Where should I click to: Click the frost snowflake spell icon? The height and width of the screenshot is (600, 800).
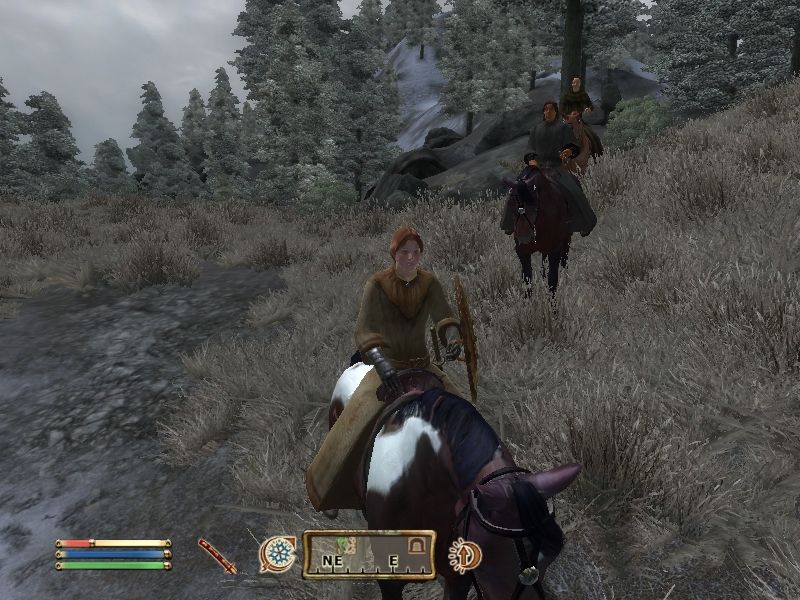pyautogui.click(x=278, y=554)
